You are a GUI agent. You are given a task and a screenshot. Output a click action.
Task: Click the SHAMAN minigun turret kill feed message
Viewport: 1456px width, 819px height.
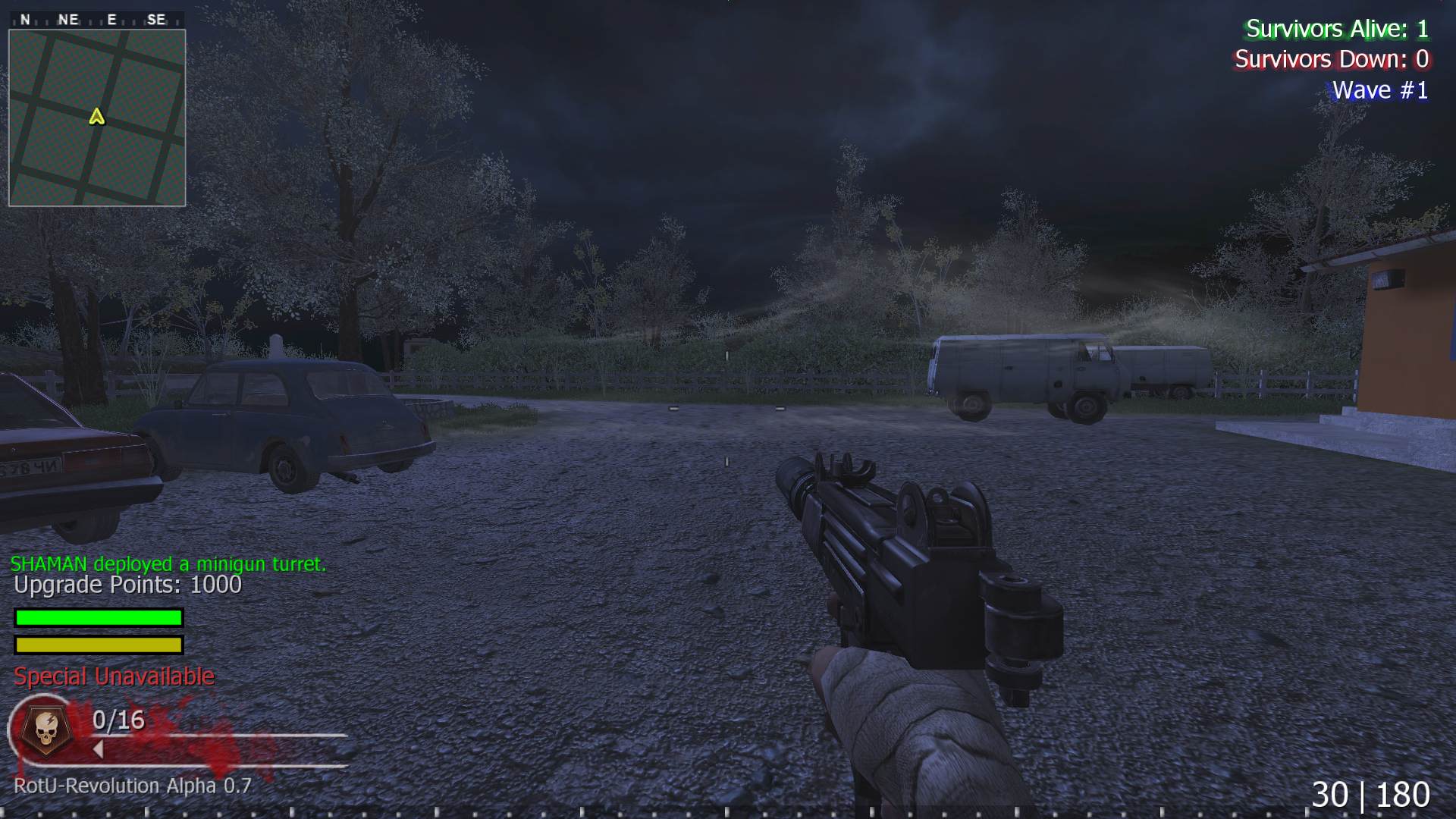(x=168, y=563)
